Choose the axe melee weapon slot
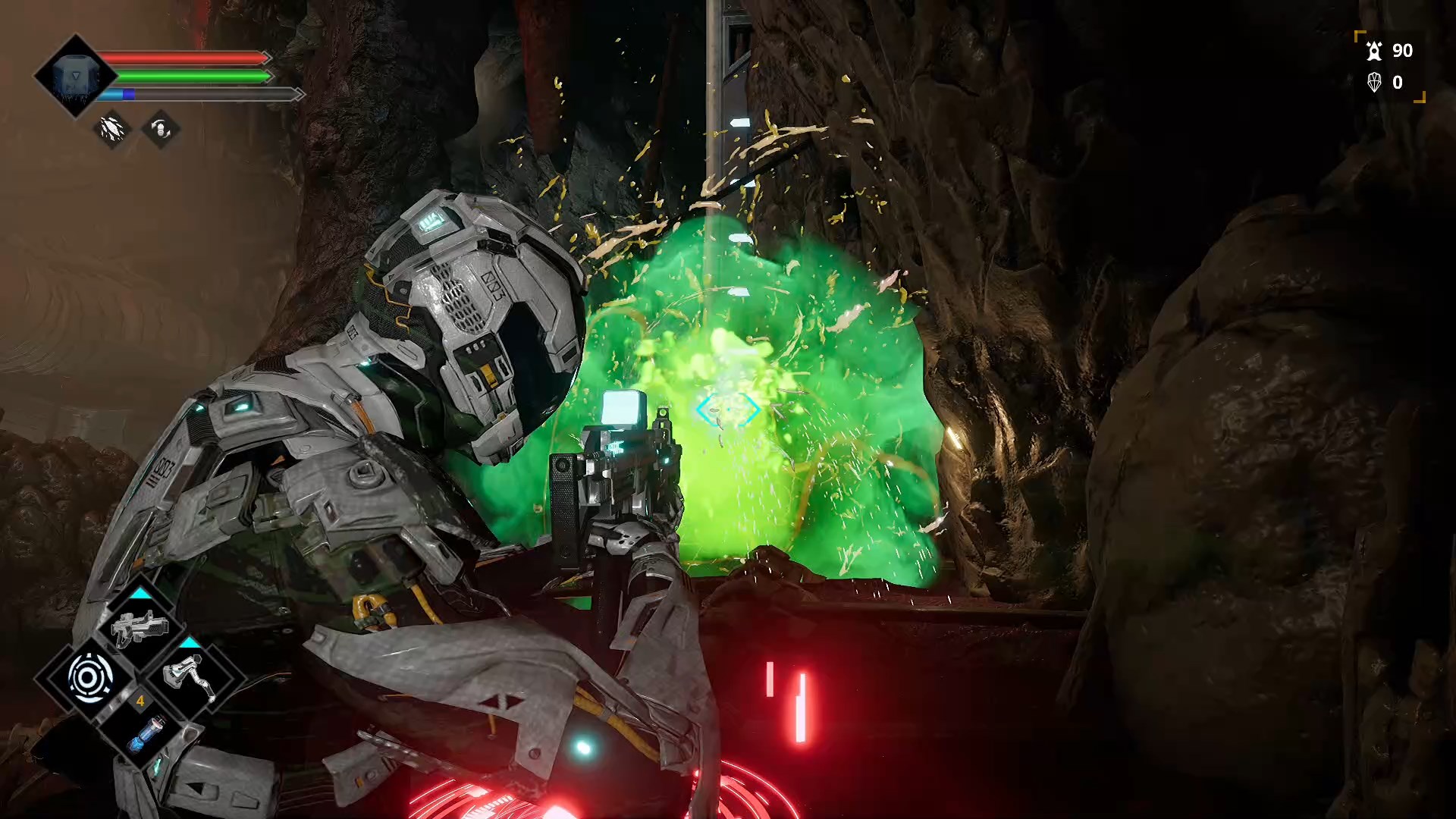1456x819 pixels. [x=190, y=677]
